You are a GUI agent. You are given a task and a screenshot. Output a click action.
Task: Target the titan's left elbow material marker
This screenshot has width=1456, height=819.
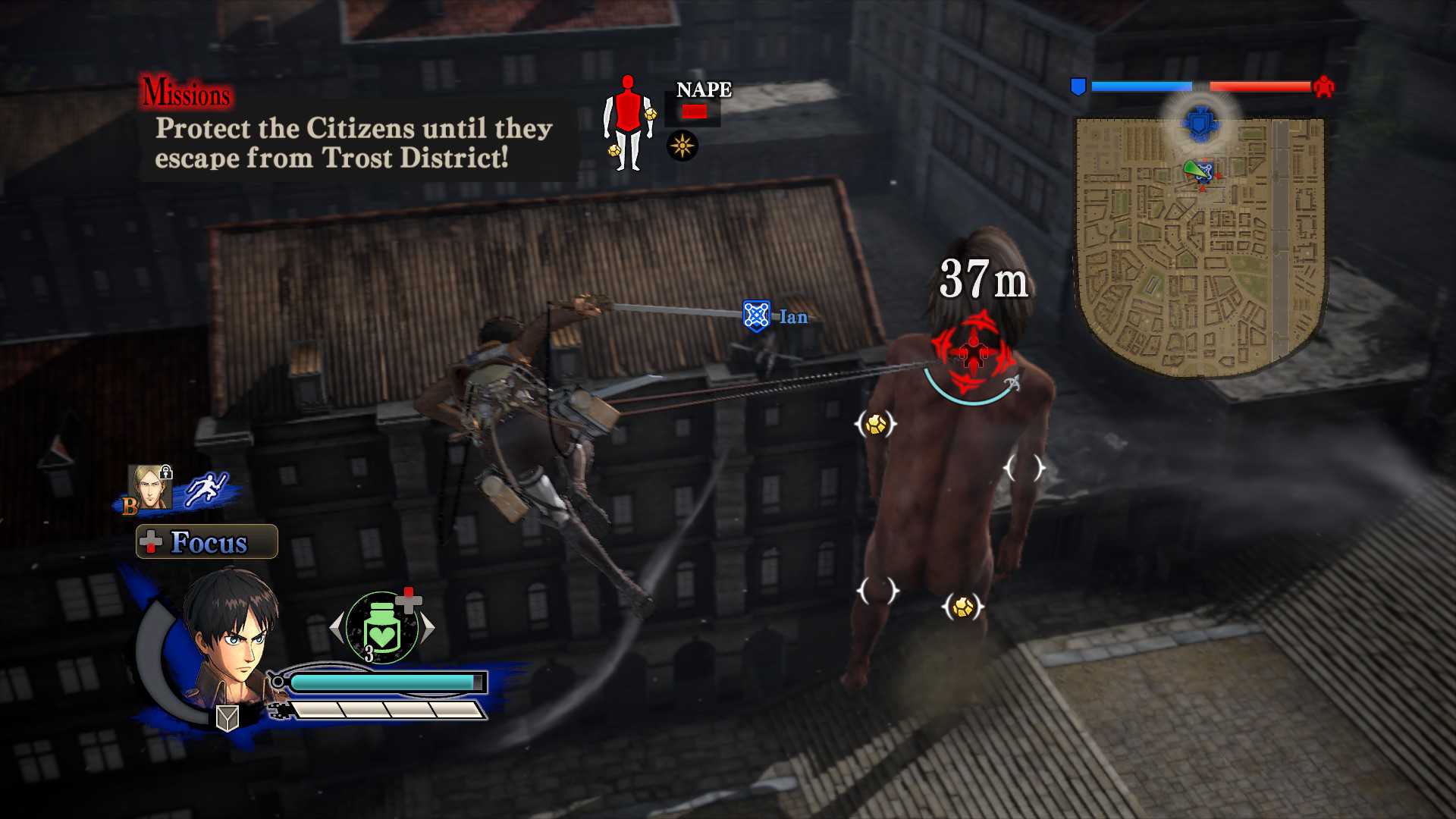[876, 424]
